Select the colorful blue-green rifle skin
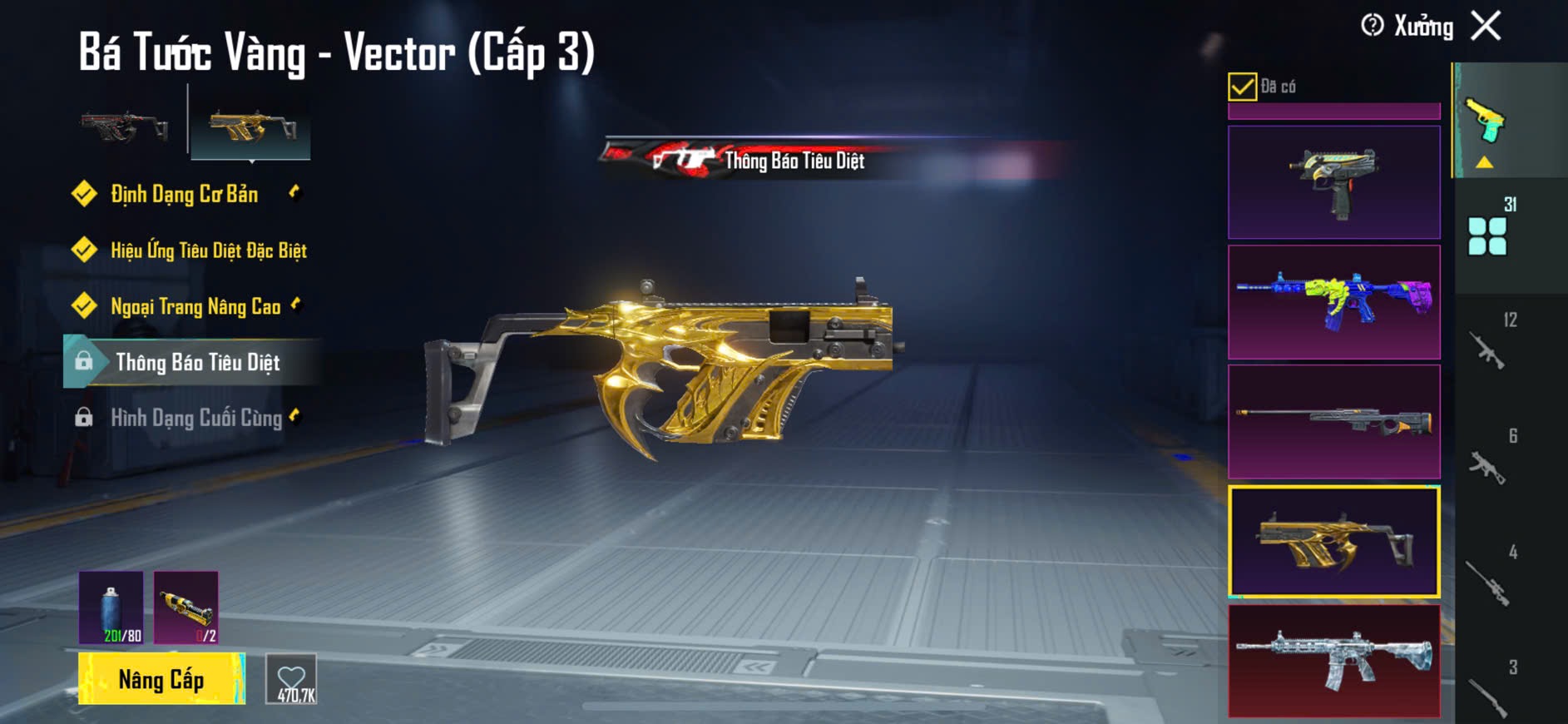The image size is (1568, 724). pyautogui.click(x=1333, y=302)
